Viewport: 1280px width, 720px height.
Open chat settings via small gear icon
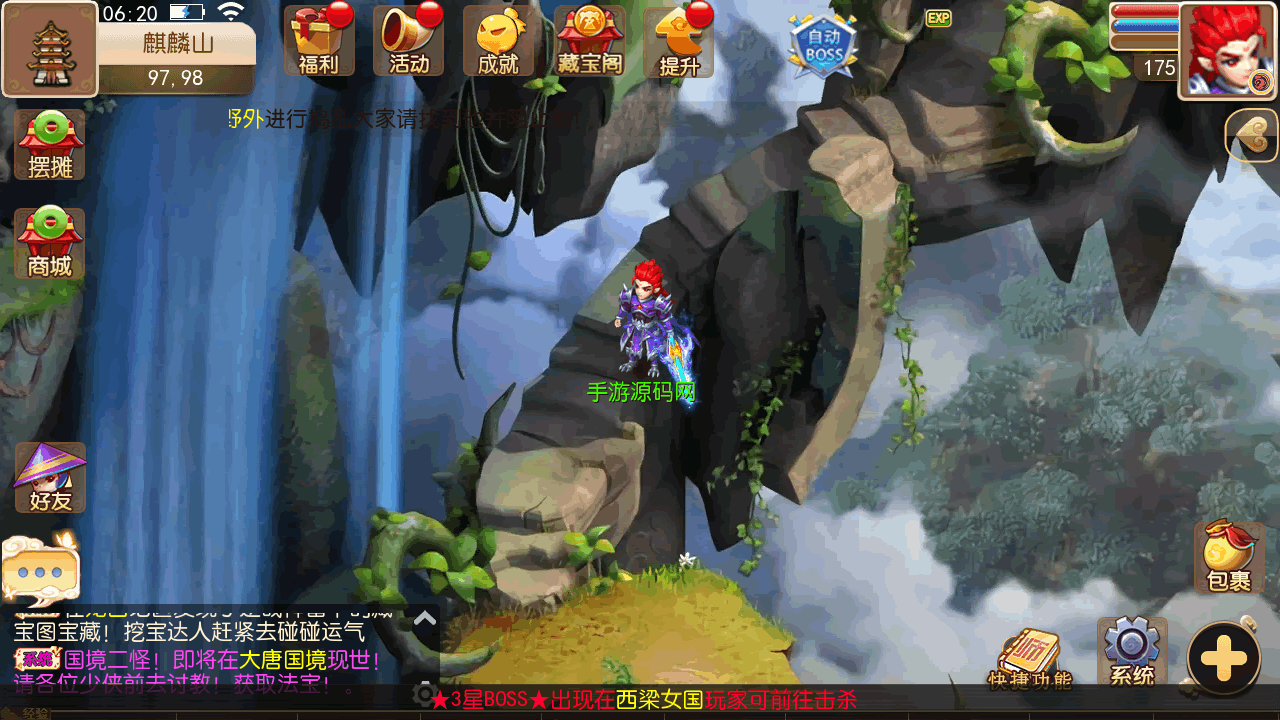[425, 694]
